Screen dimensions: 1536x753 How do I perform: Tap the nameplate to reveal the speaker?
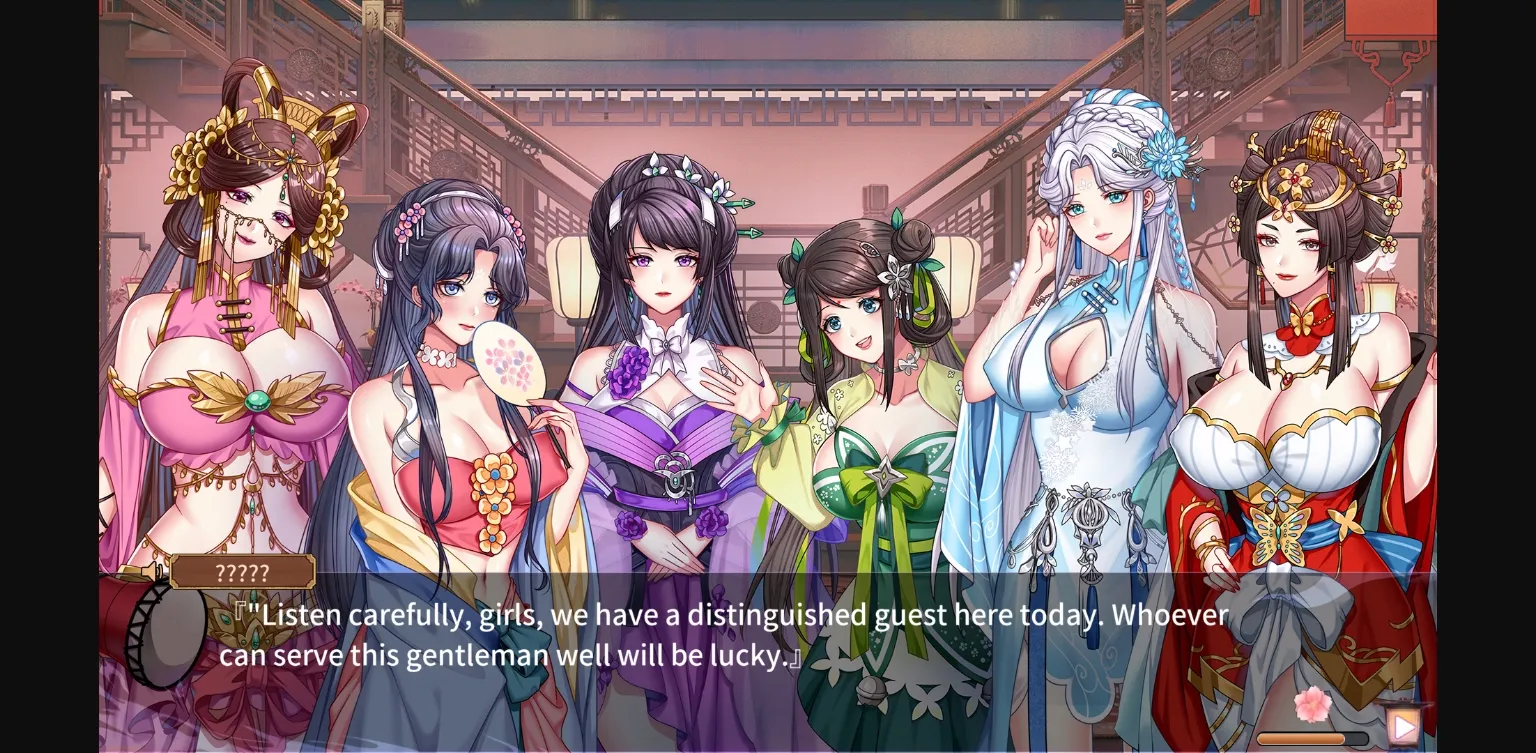coord(243,573)
